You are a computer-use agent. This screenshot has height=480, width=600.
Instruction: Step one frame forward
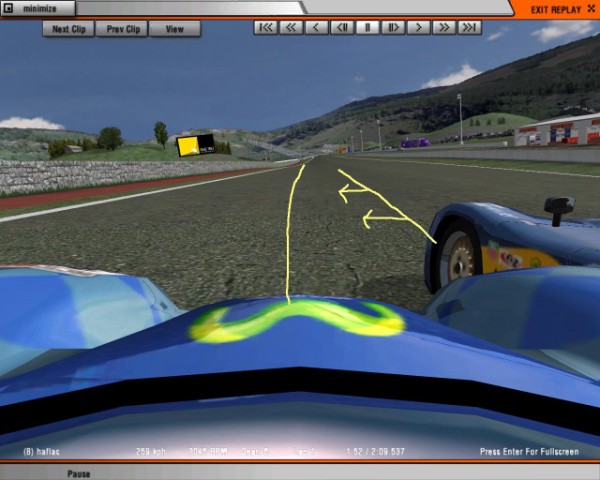(394, 28)
